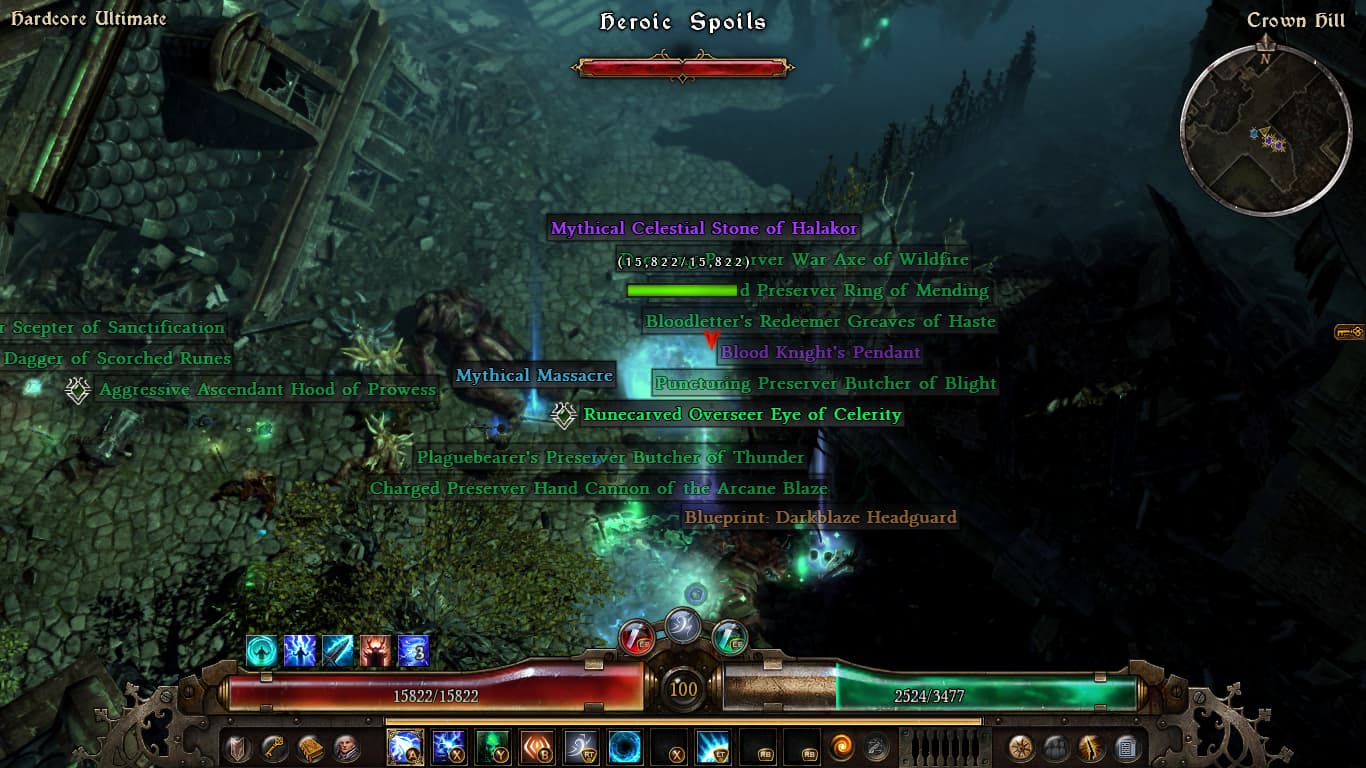Open the orange spiral riftgate button

click(844, 747)
